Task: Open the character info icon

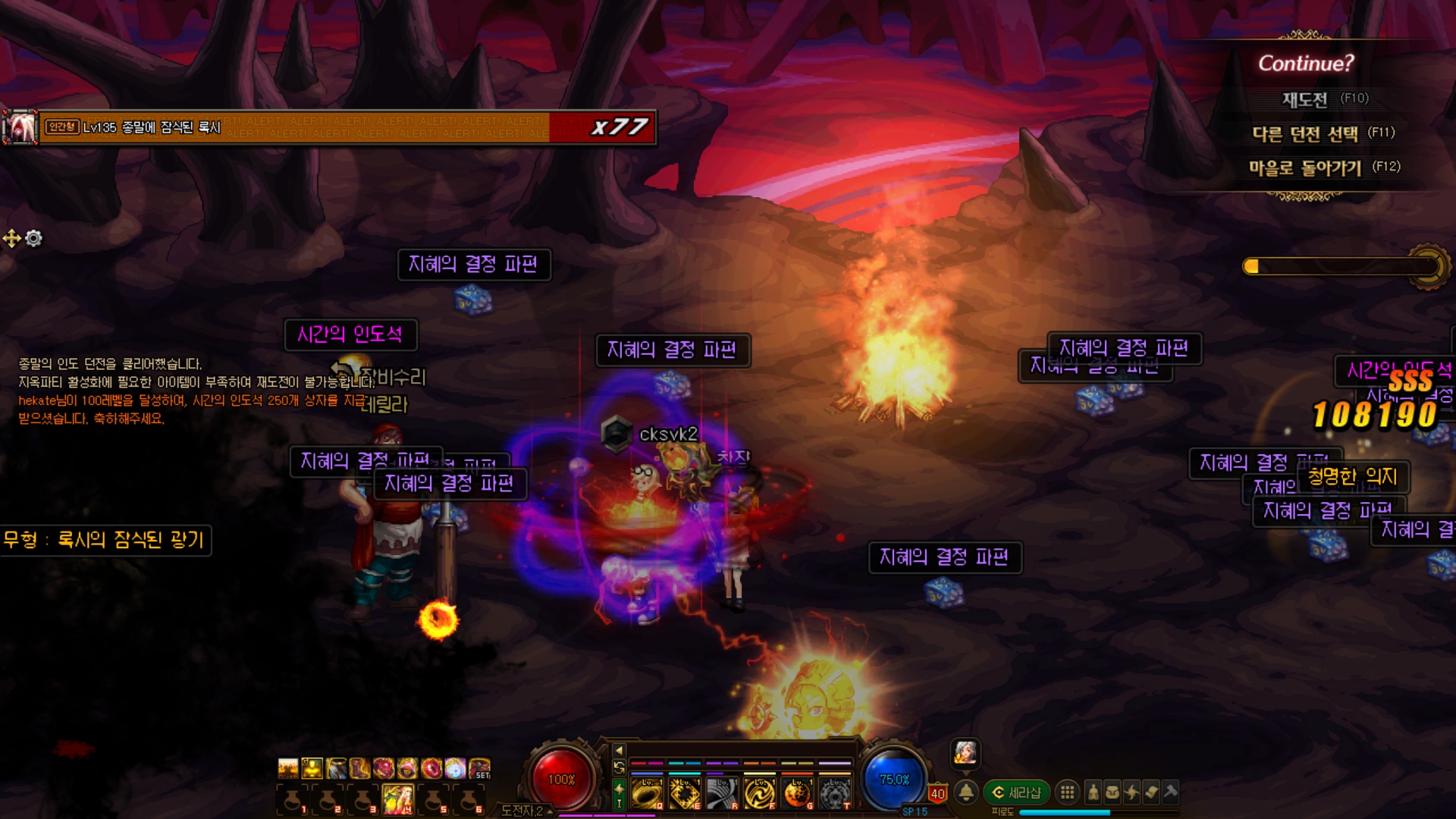Action: point(1093,792)
